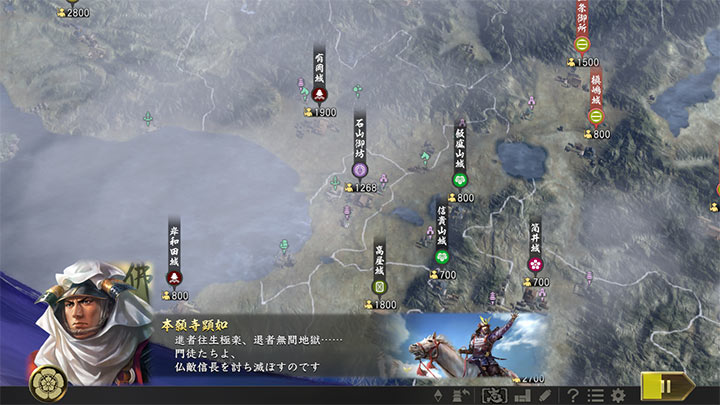720x405 pixels.
Task: Open the bar chart icon
Action: pyautogui.click(x=522, y=395)
